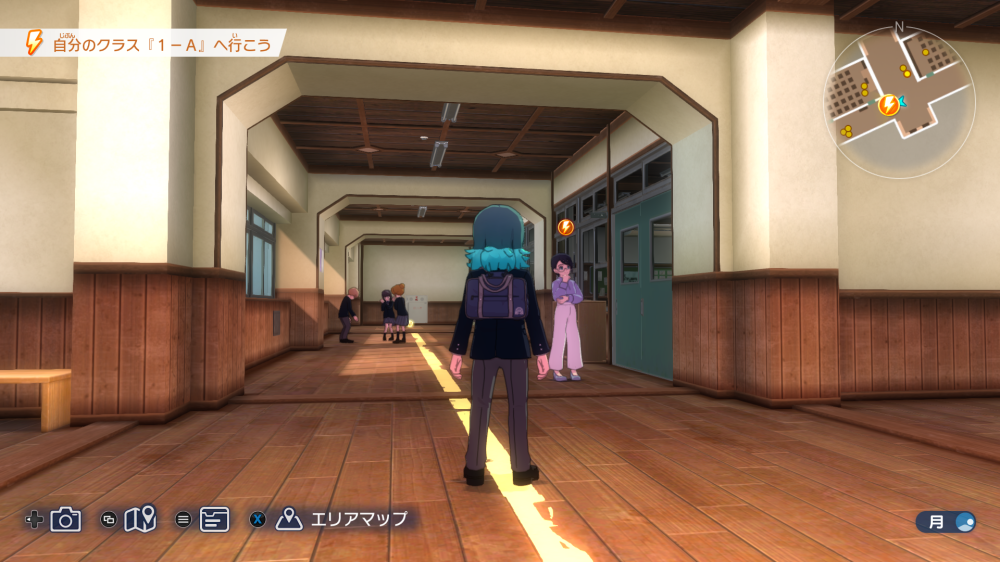
Task: Select the orange lightning waypoint by the door
Action: [x=566, y=227]
